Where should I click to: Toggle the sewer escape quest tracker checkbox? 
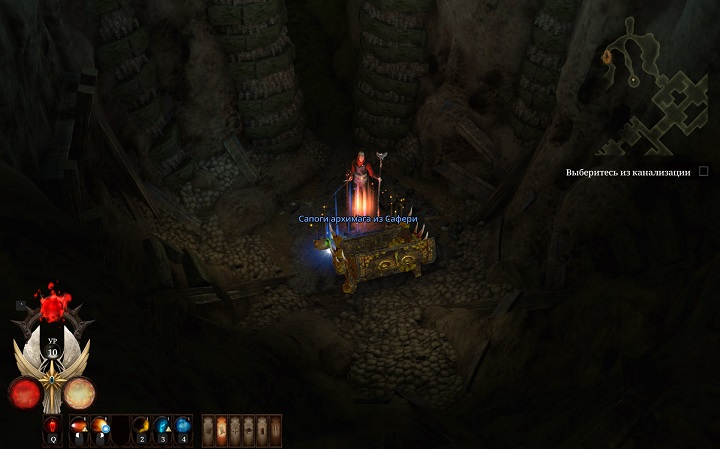pos(704,172)
